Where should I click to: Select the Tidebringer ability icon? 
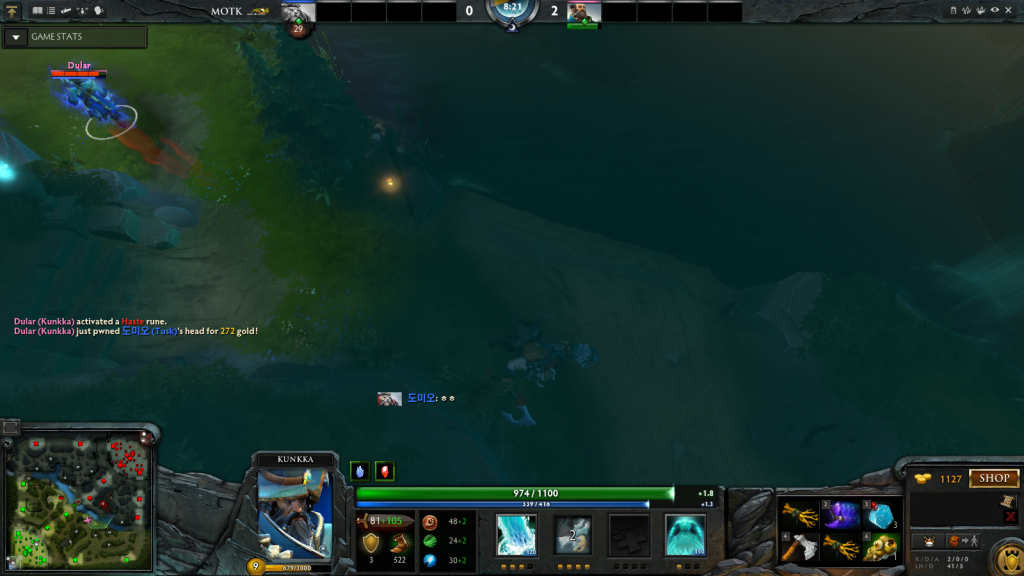[x=573, y=535]
